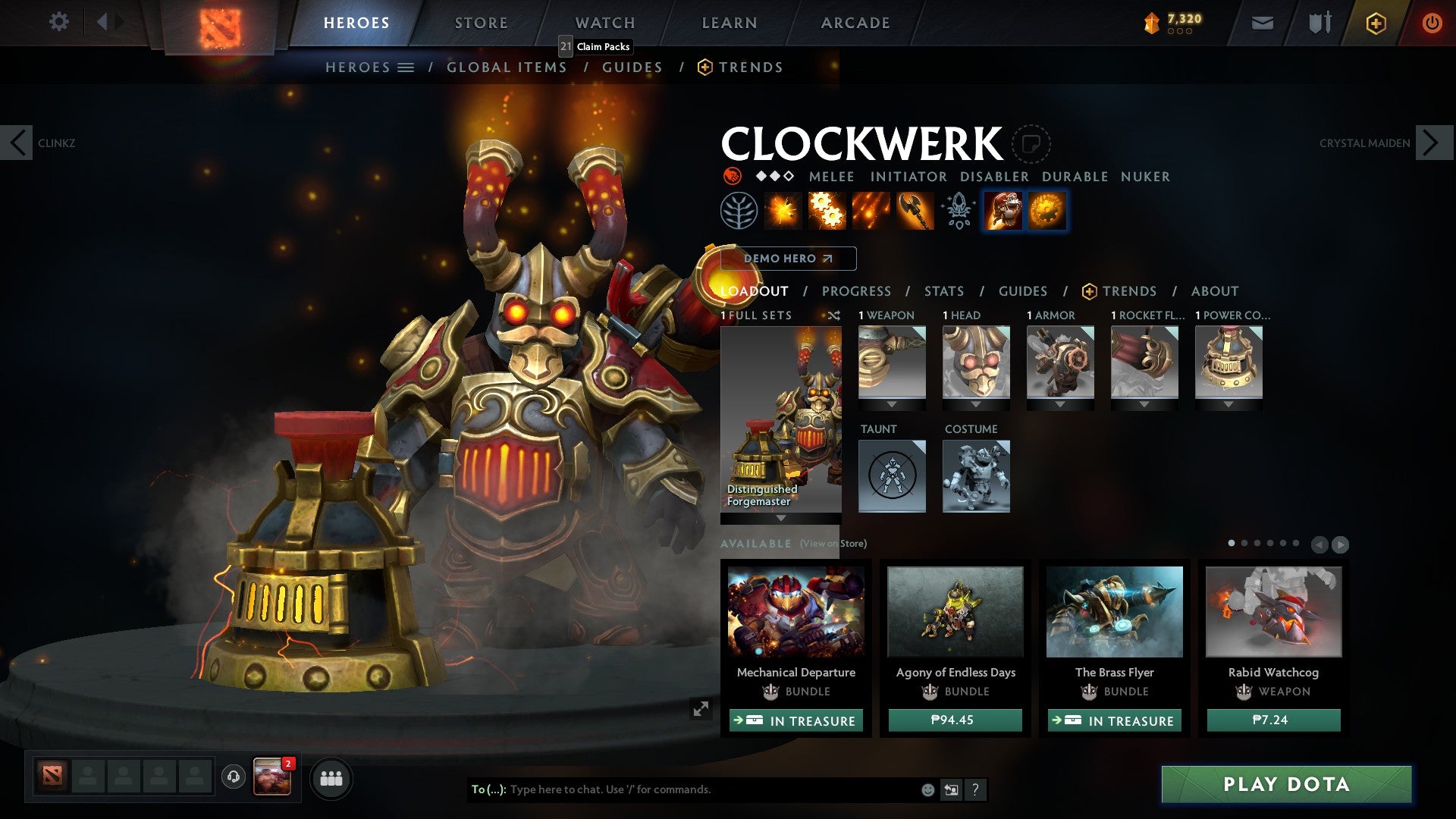View the Rocket Flare ability icon
The width and height of the screenshot is (1456, 819).
pos(870,211)
